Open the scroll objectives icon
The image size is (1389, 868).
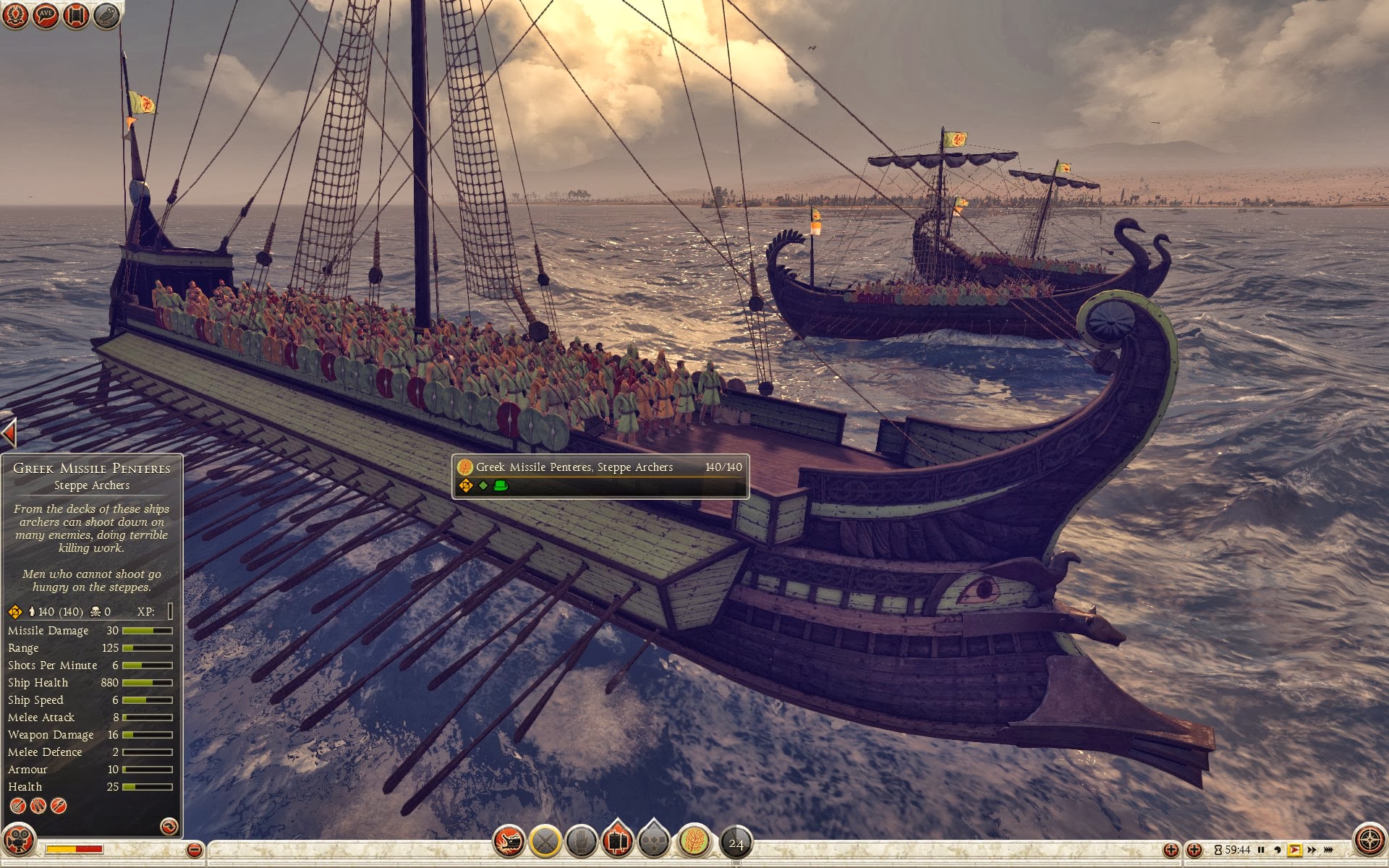click(76, 15)
